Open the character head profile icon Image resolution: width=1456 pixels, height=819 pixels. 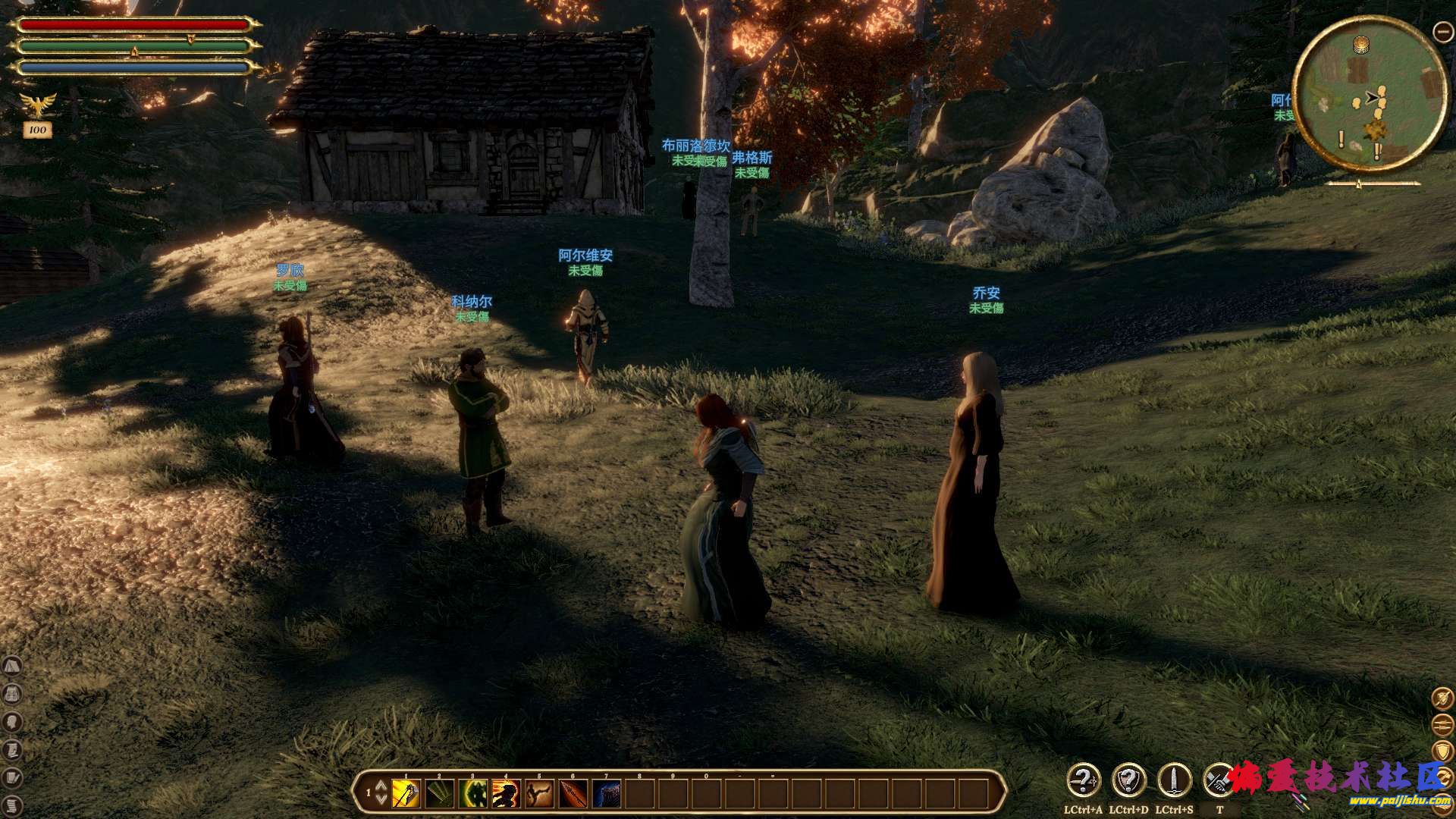pos(12,721)
